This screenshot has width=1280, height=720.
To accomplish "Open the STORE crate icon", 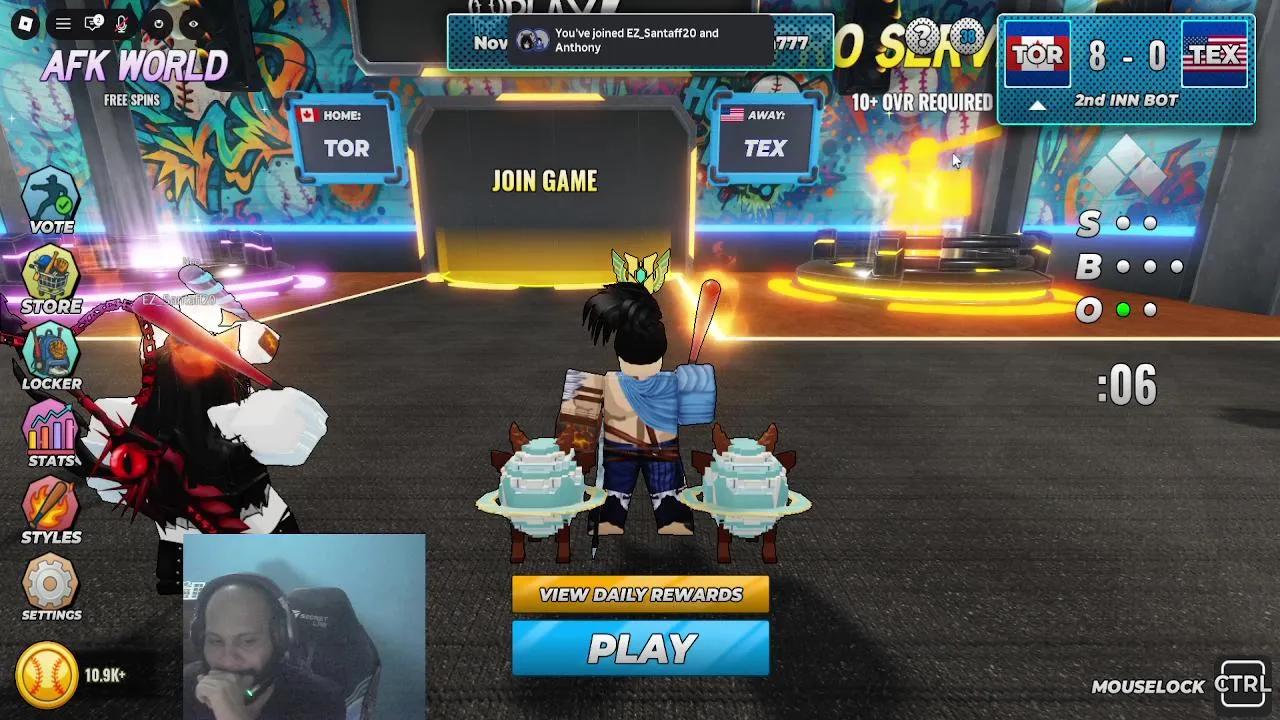I will click(x=51, y=272).
